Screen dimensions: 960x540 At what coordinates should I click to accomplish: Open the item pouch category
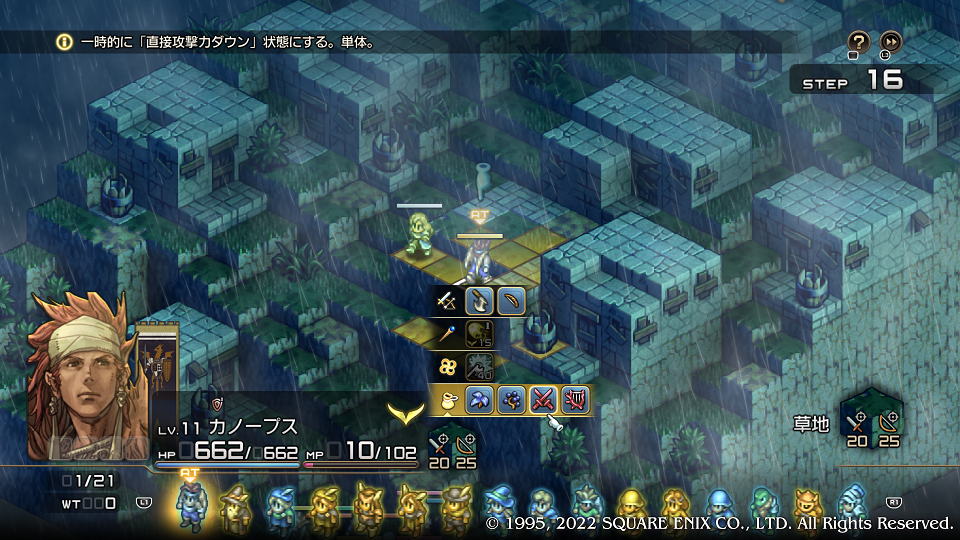click(x=448, y=400)
